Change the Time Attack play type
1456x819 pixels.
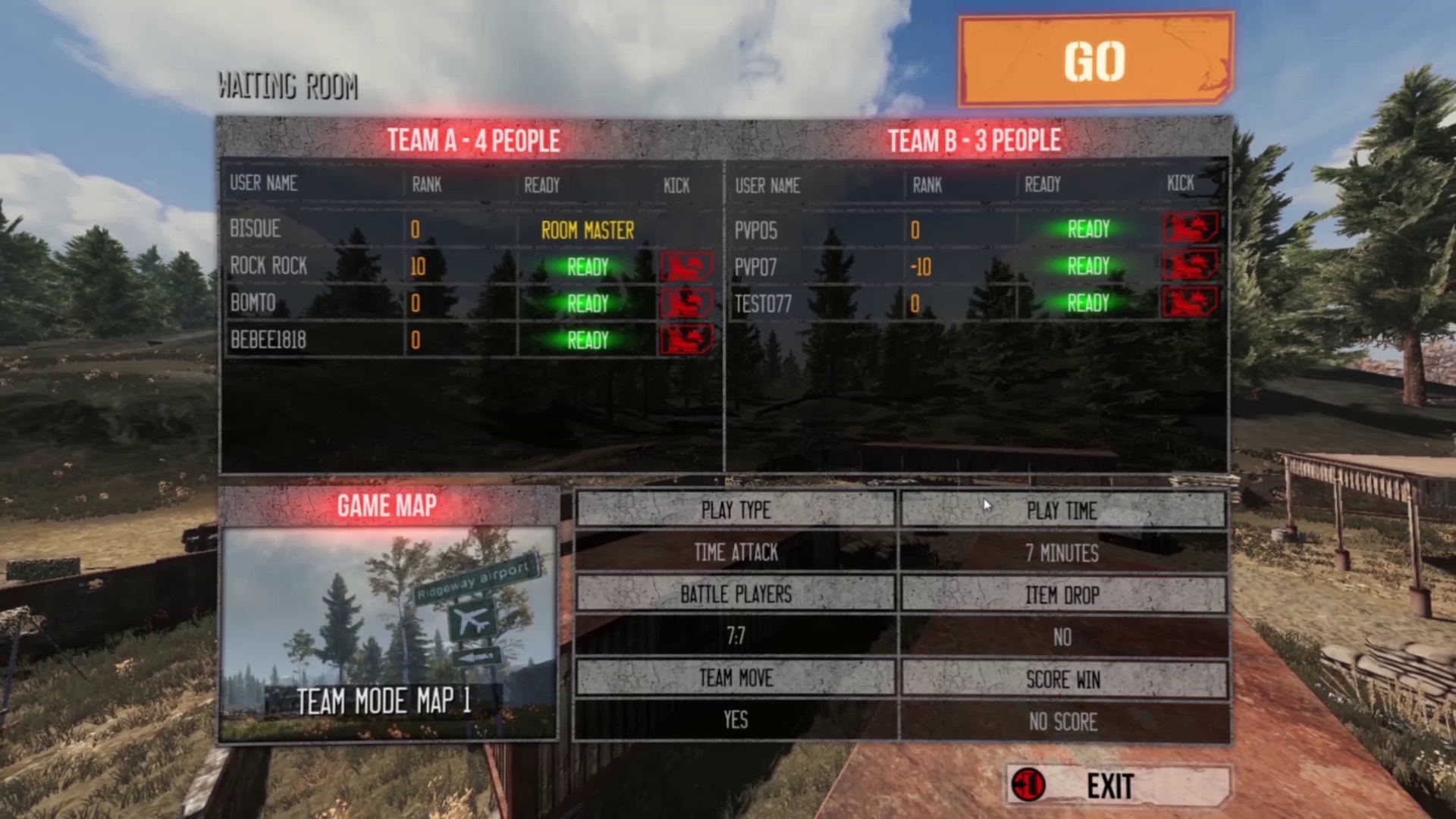pyautogui.click(x=736, y=553)
